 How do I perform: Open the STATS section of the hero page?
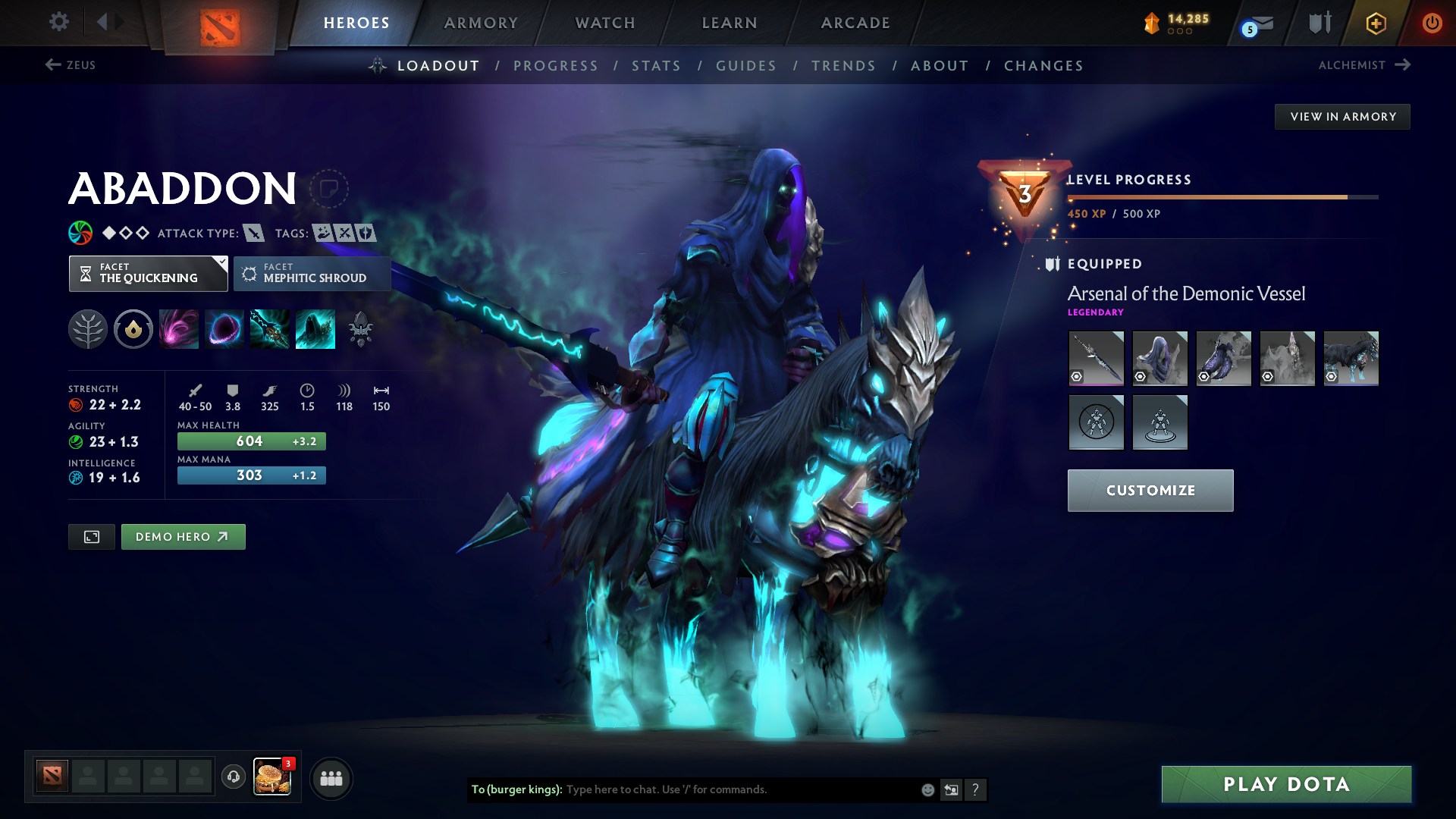click(x=656, y=66)
